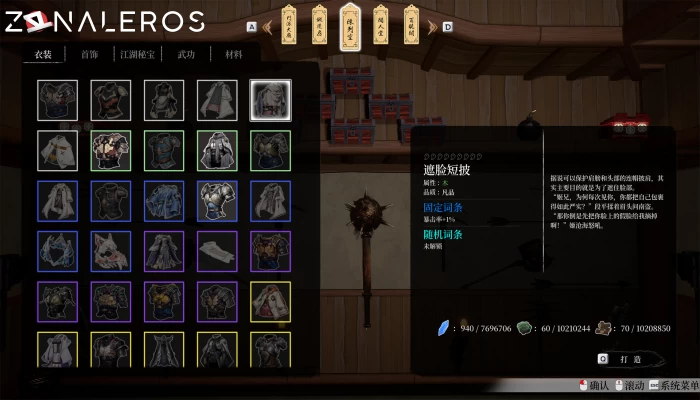Select the white fox-mask outfit slot
The image size is (700, 400).
[110, 250]
